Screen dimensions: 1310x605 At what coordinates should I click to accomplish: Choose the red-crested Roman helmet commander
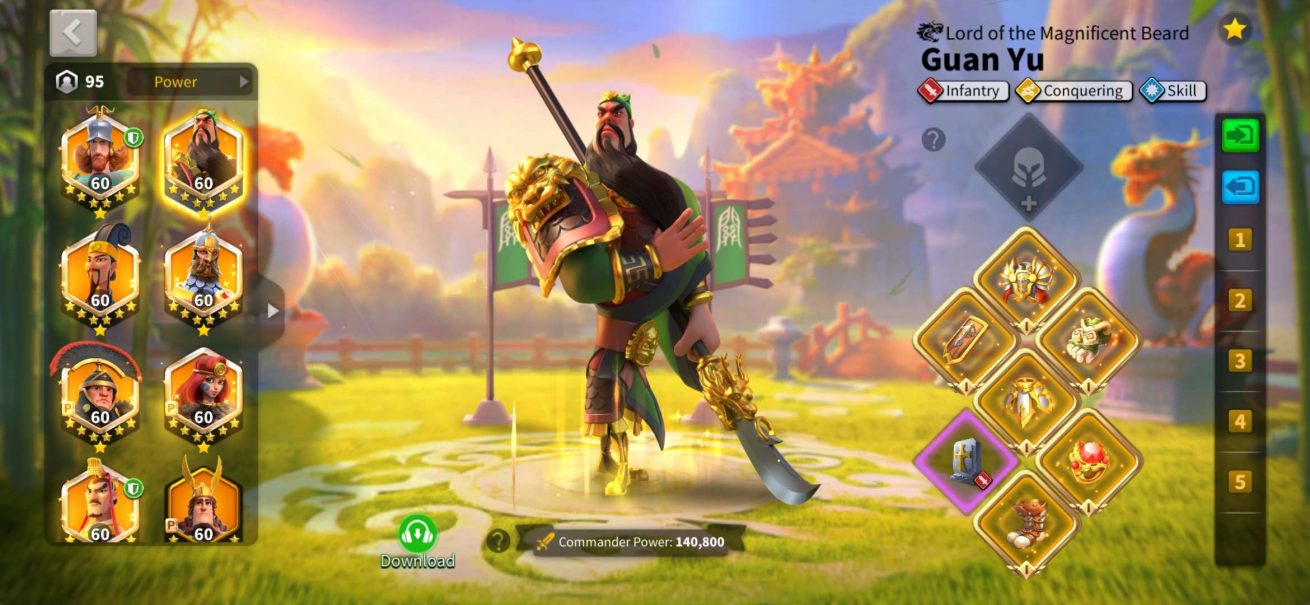pos(99,391)
